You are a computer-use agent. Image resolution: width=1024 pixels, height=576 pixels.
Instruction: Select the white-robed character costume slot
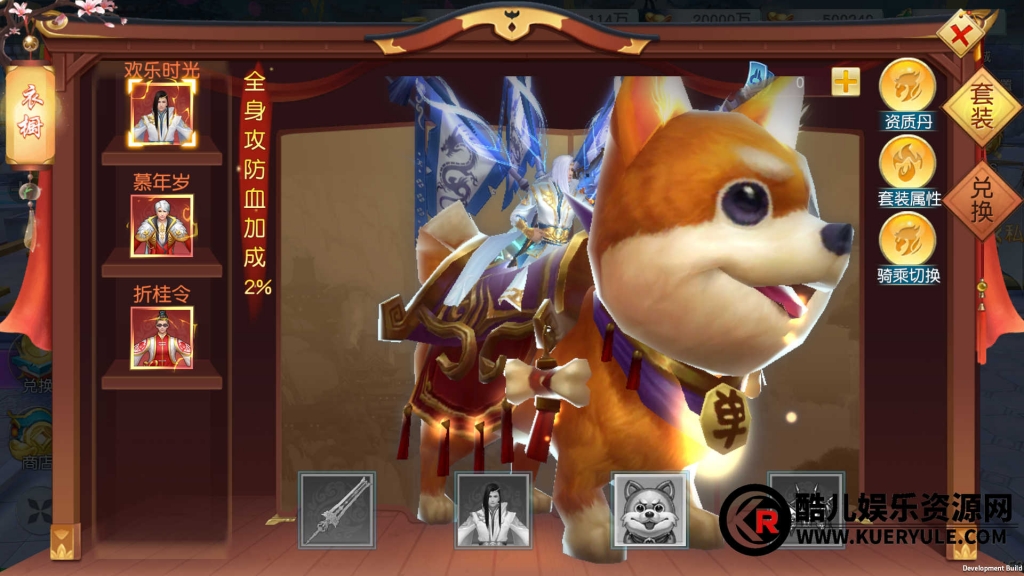click(492, 510)
